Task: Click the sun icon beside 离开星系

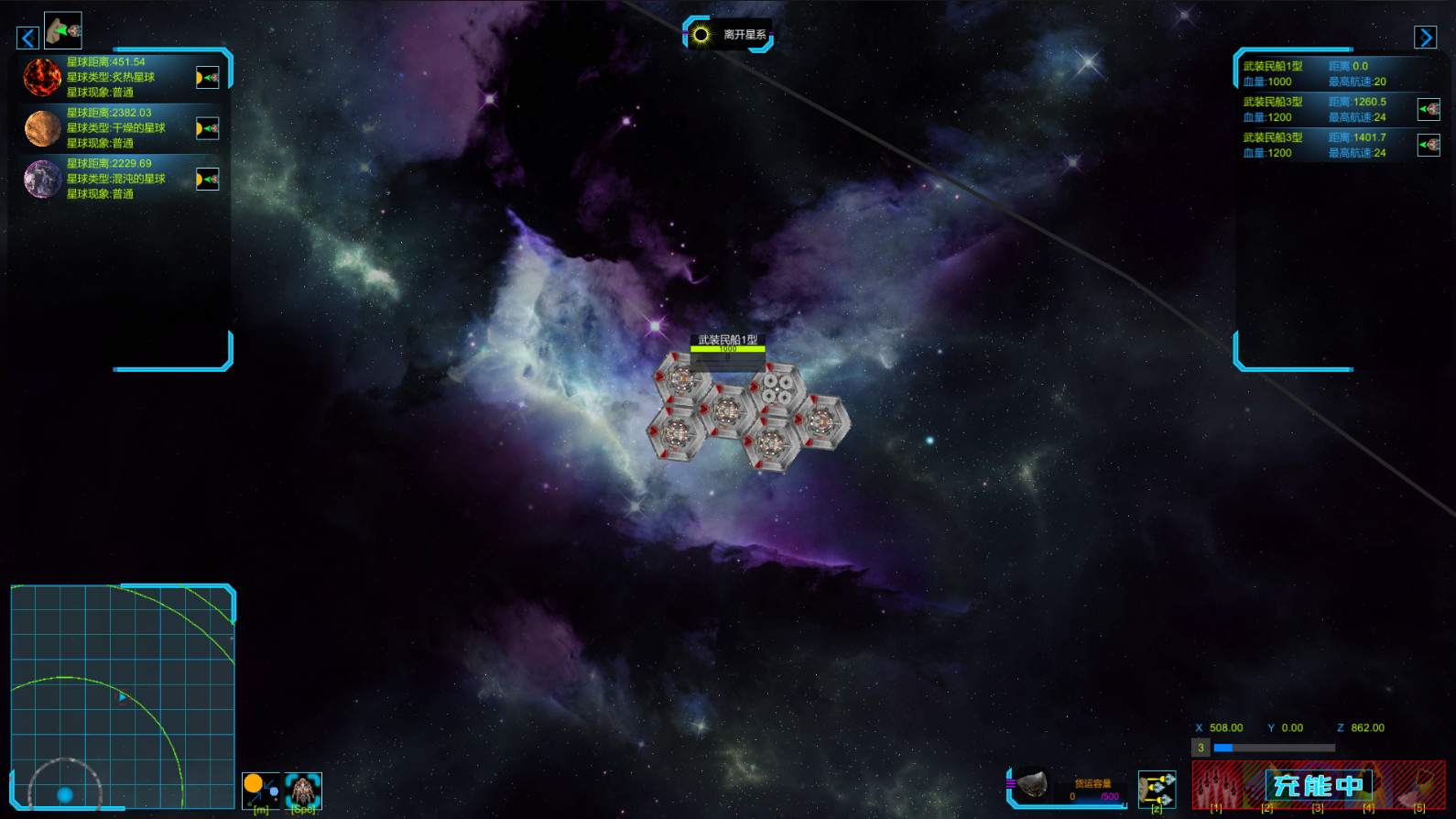Action: point(701,35)
